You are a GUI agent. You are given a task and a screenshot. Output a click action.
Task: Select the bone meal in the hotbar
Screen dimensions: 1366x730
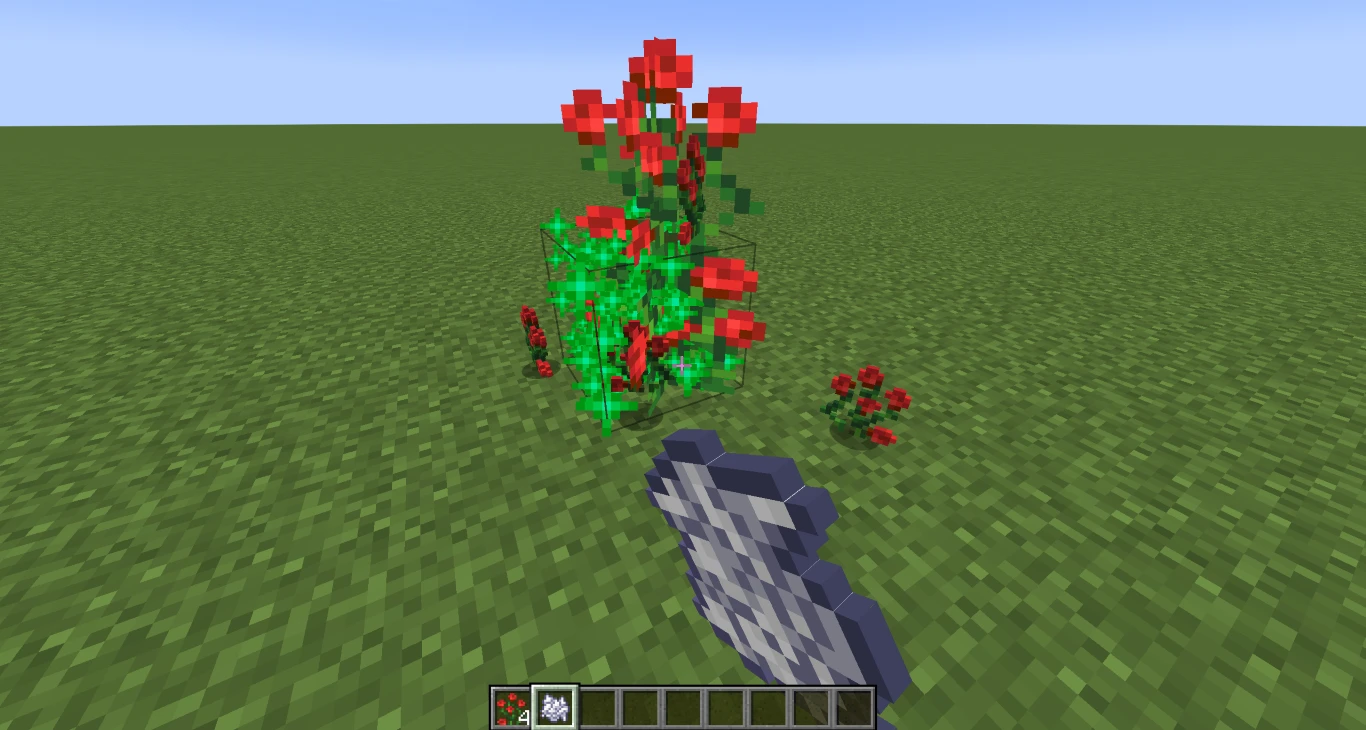[x=555, y=708]
